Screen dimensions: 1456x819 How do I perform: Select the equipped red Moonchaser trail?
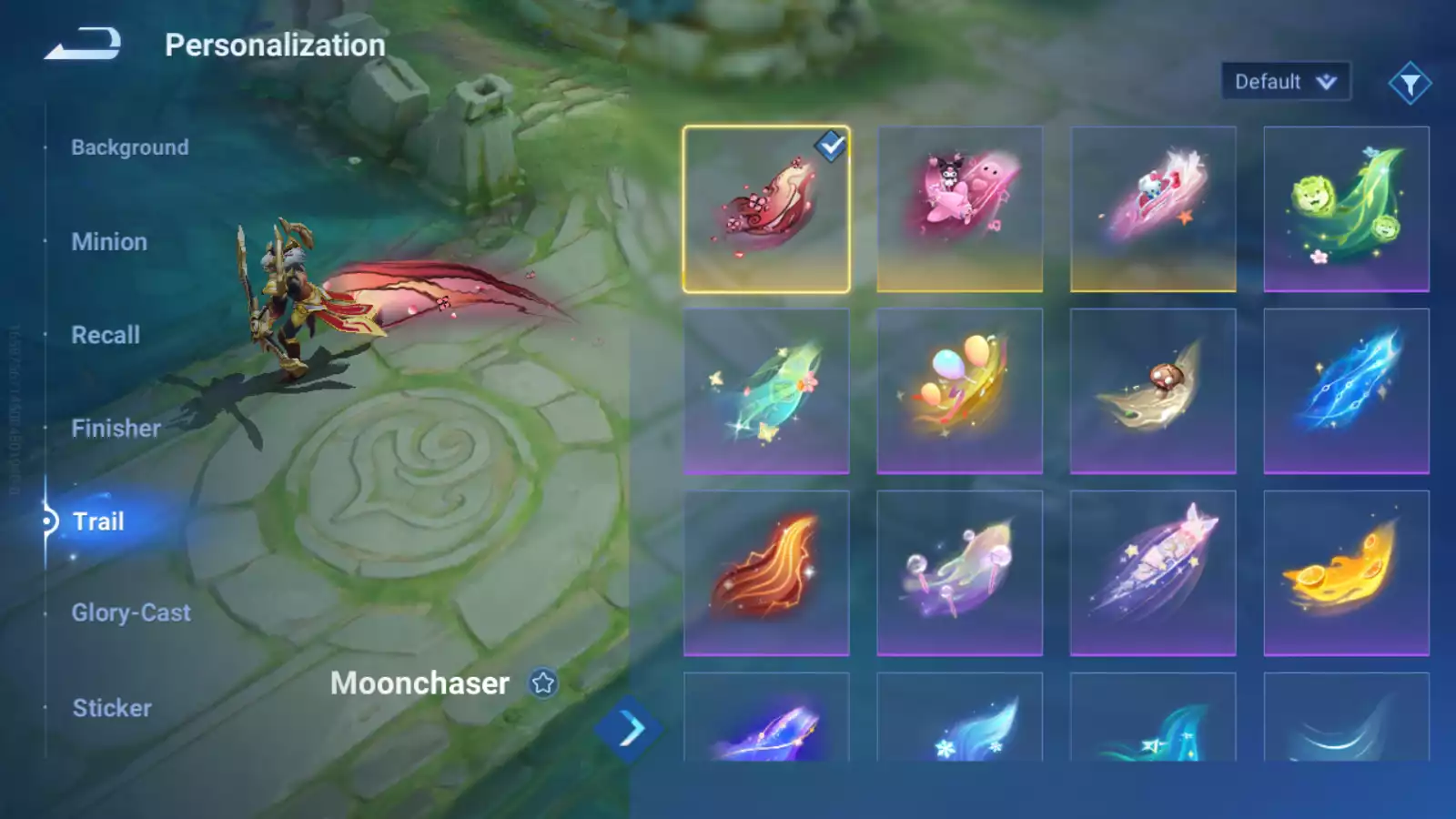(766, 209)
